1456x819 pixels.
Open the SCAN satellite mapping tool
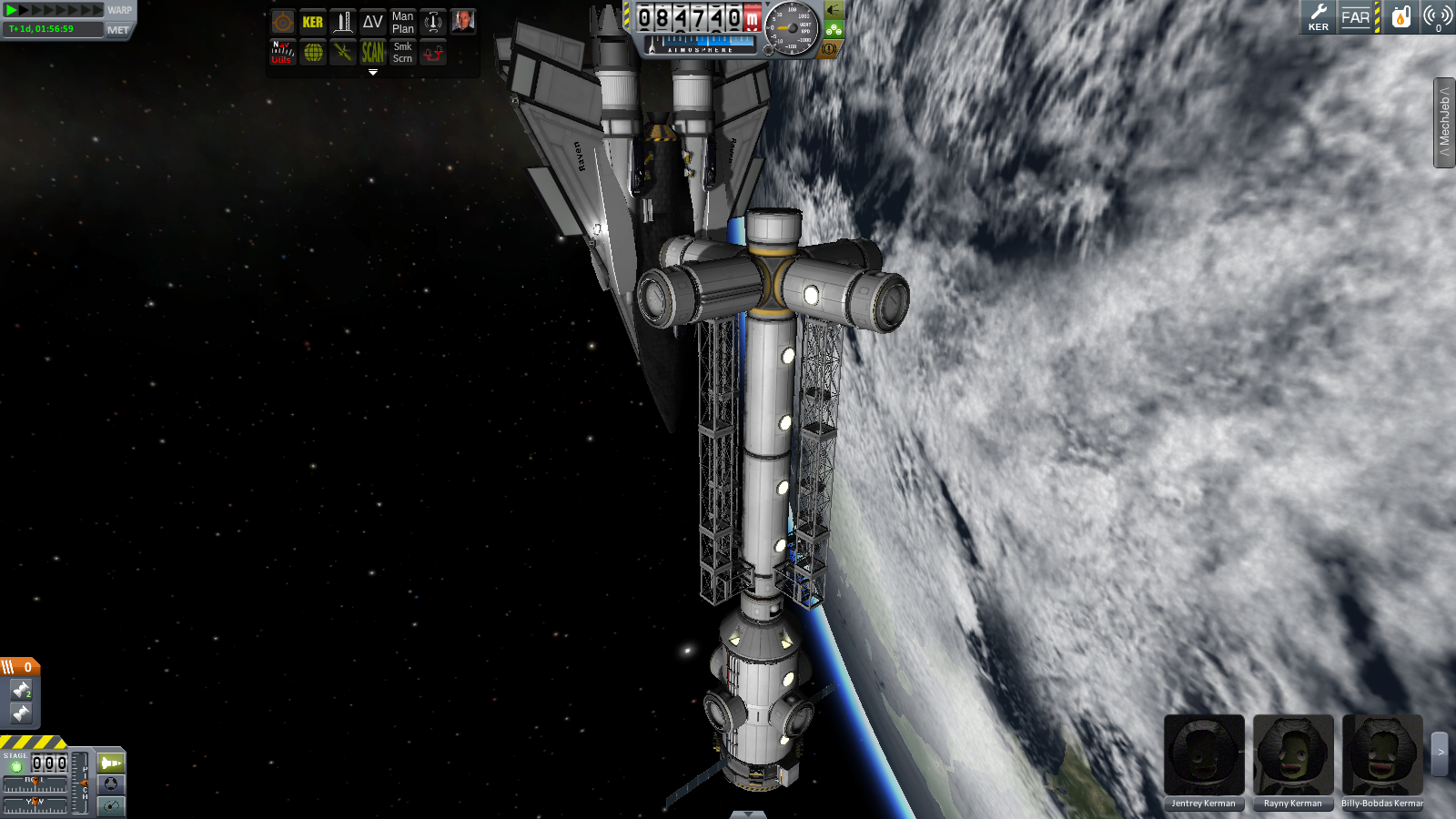pyautogui.click(x=372, y=53)
